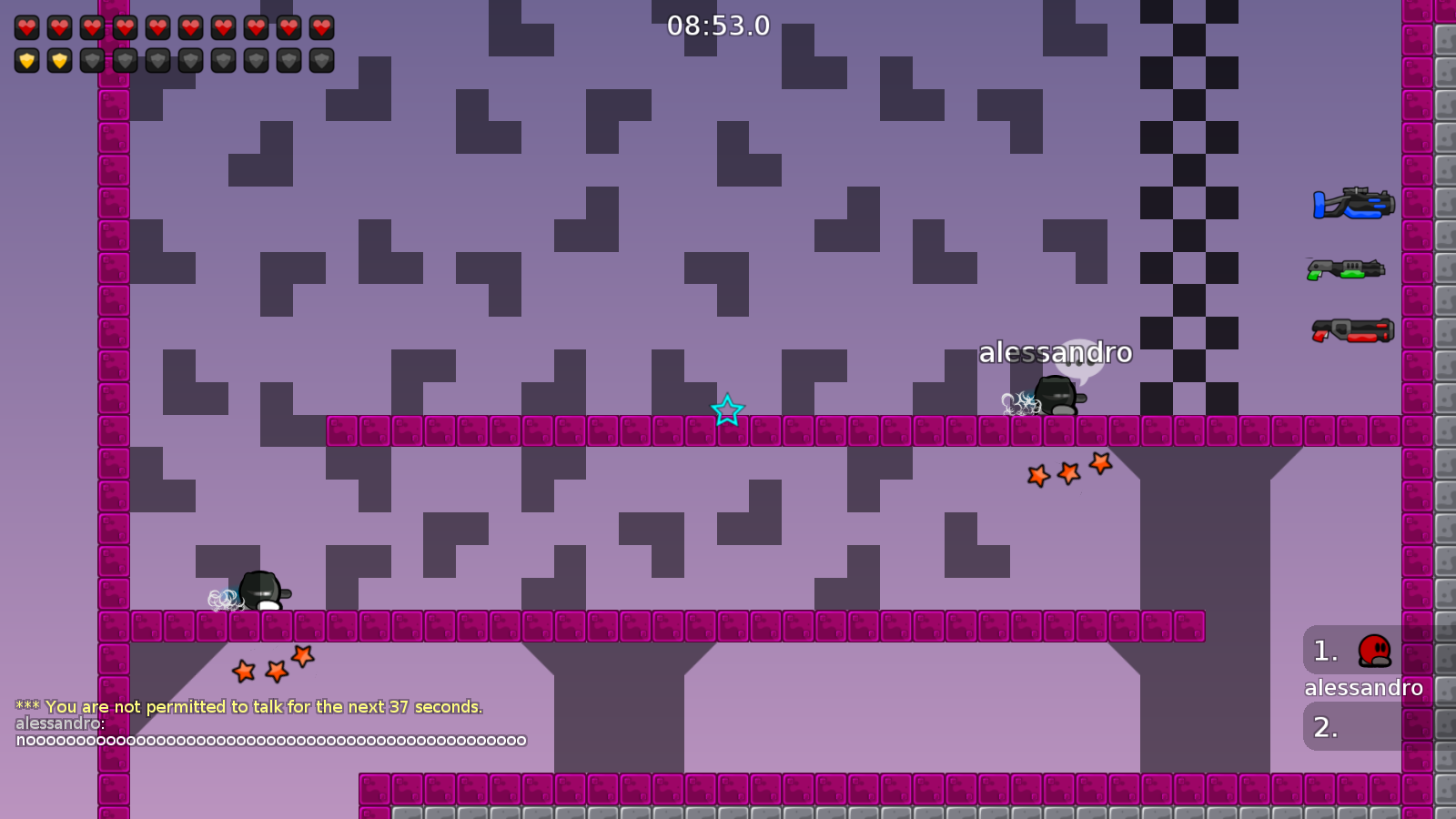Click the first yellow shield armor icon

click(x=25, y=61)
